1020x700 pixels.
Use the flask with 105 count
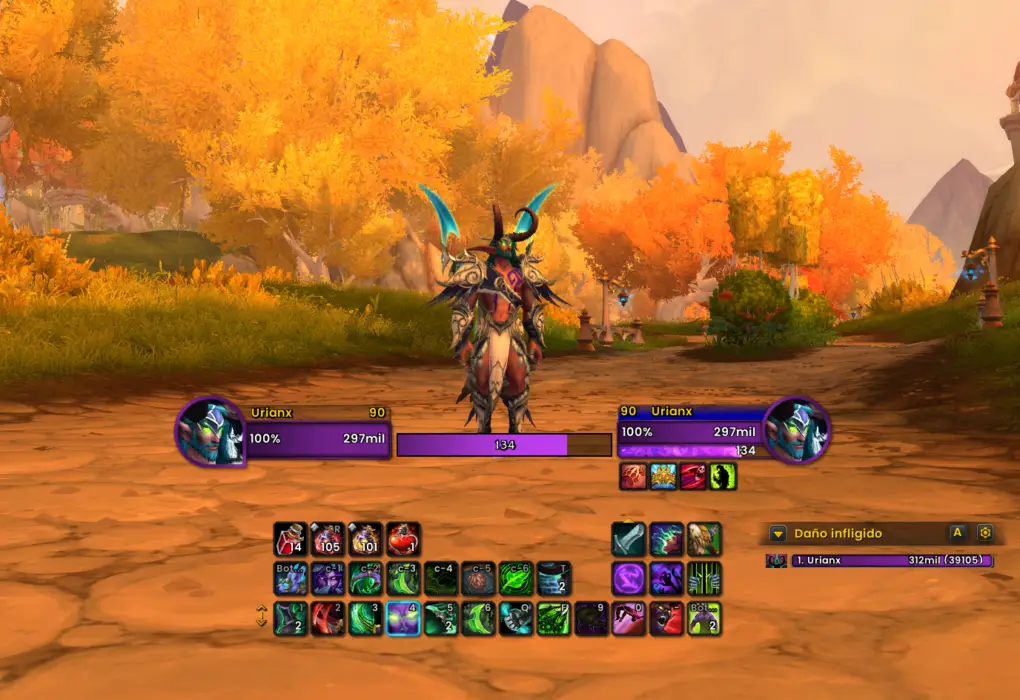click(328, 540)
